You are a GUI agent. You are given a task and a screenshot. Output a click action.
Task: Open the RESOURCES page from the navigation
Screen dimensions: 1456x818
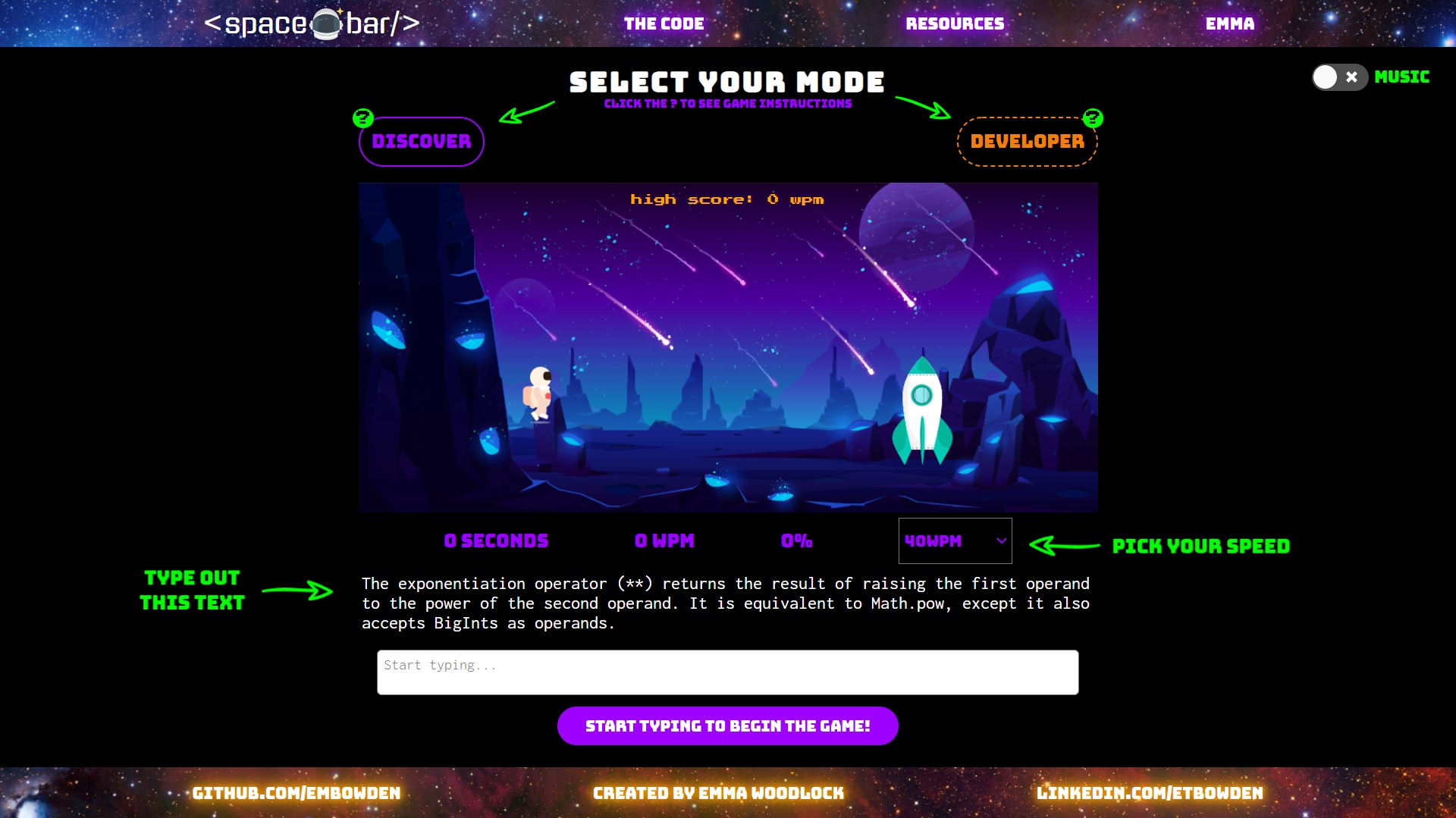(x=955, y=24)
